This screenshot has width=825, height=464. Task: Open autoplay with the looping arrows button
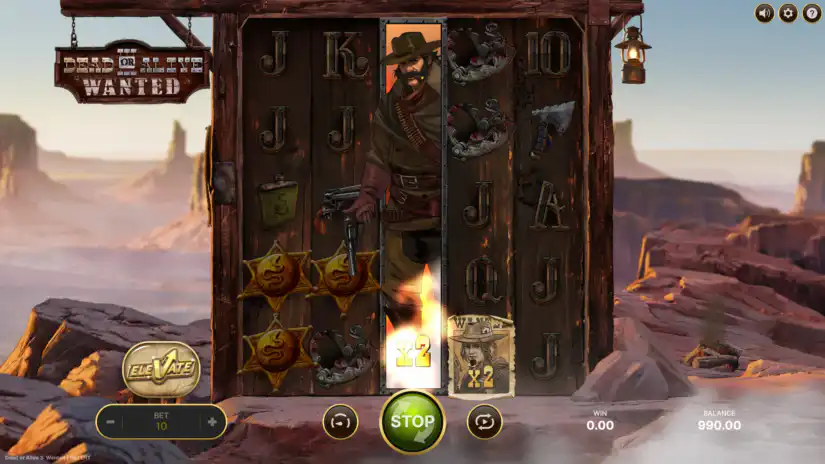pyautogui.click(x=484, y=421)
